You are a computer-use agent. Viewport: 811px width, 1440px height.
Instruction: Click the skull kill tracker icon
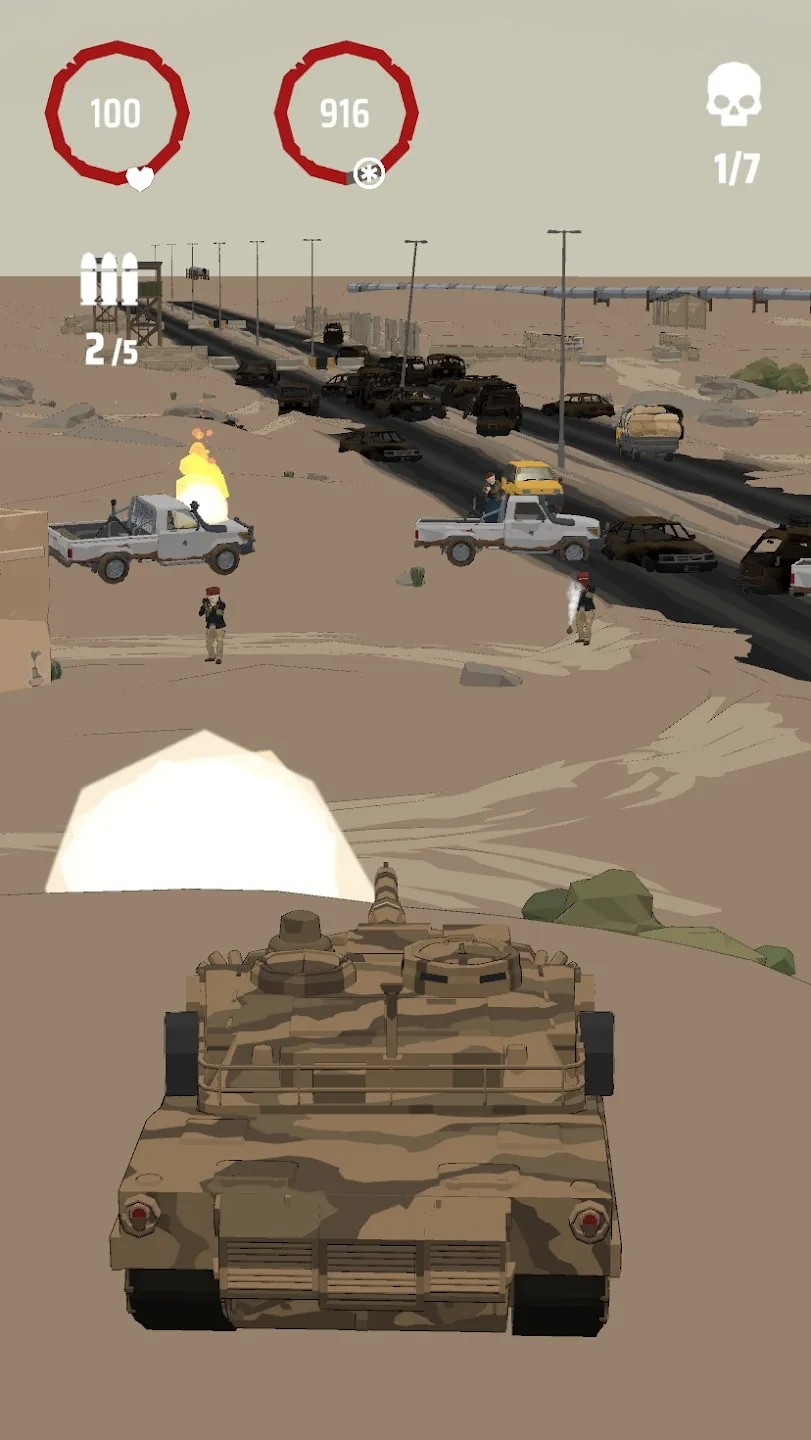coord(734,94)
